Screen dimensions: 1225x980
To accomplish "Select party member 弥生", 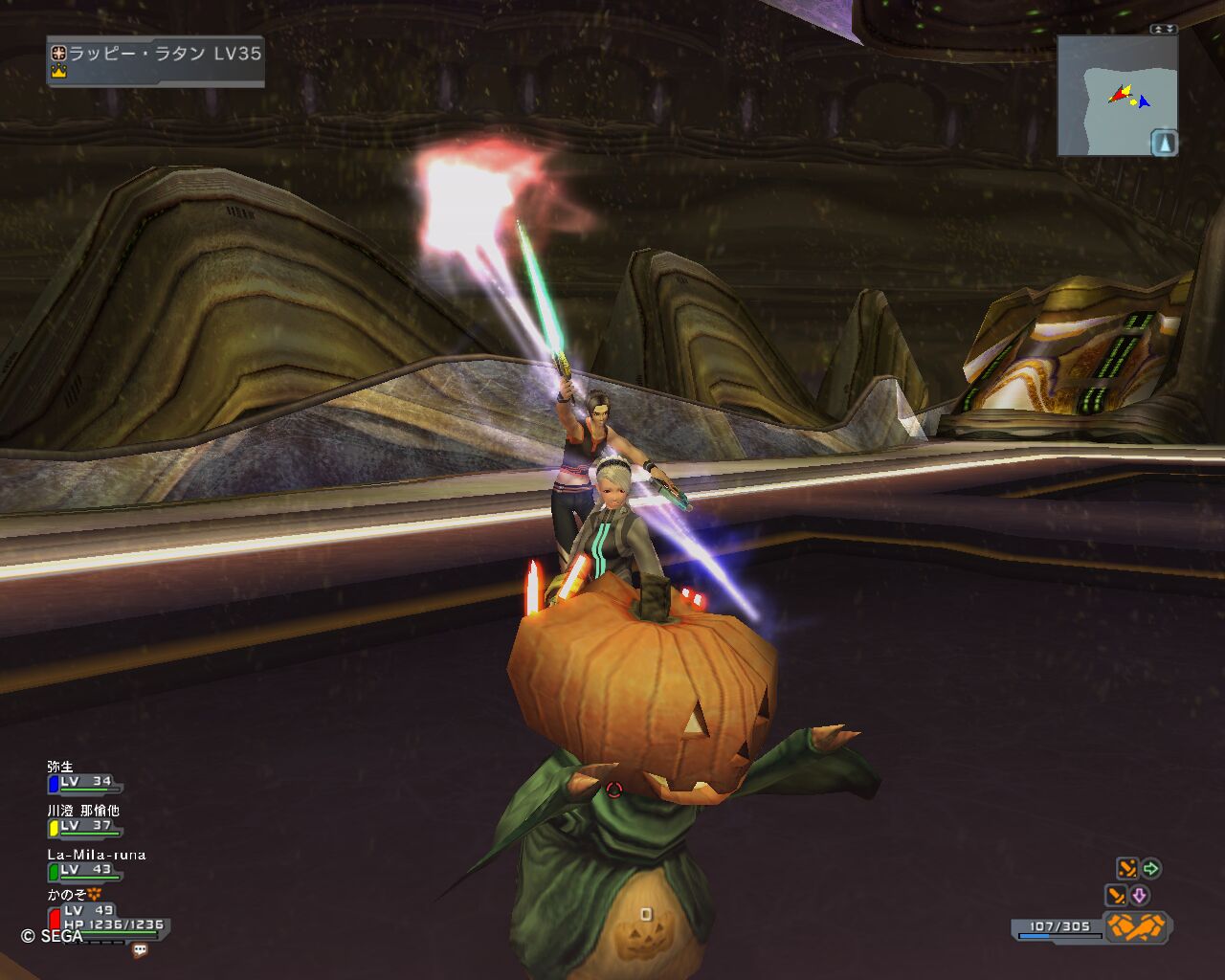I will (x=83, y=777).
